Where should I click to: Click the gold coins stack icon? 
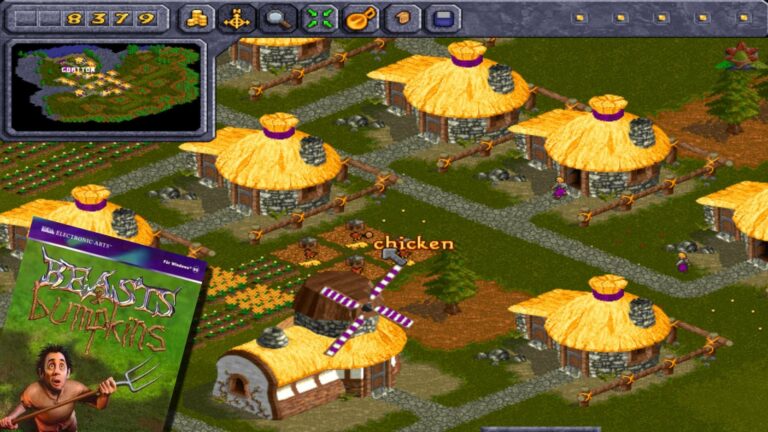[x=197, y=18]
